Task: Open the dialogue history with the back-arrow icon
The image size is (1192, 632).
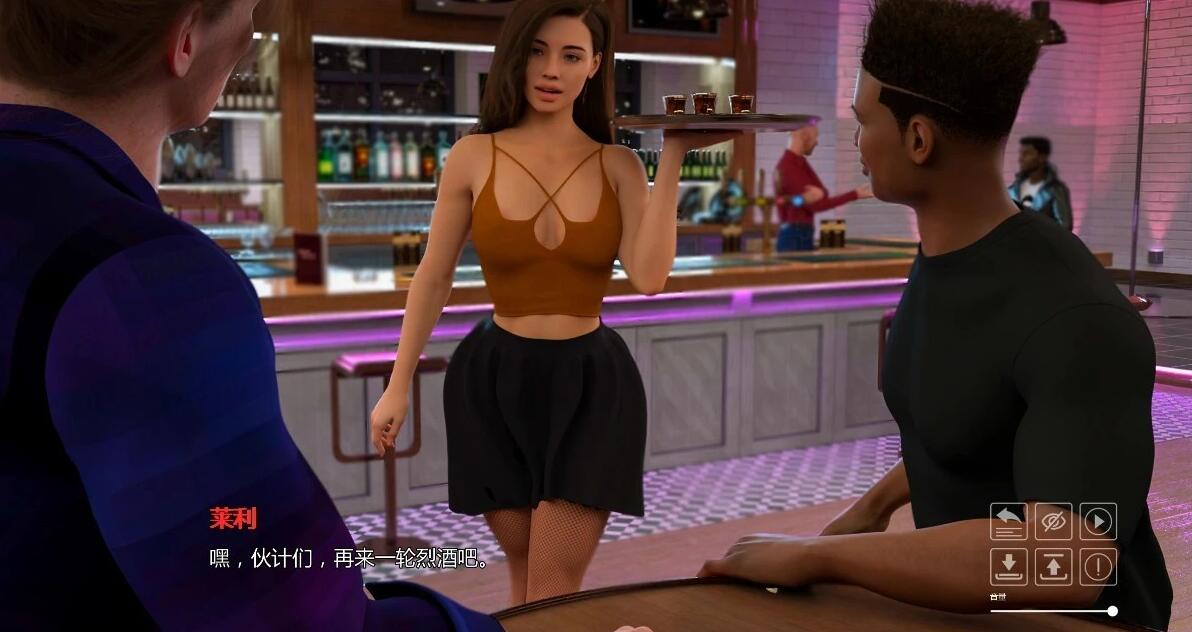Action: pos(1008,521)
